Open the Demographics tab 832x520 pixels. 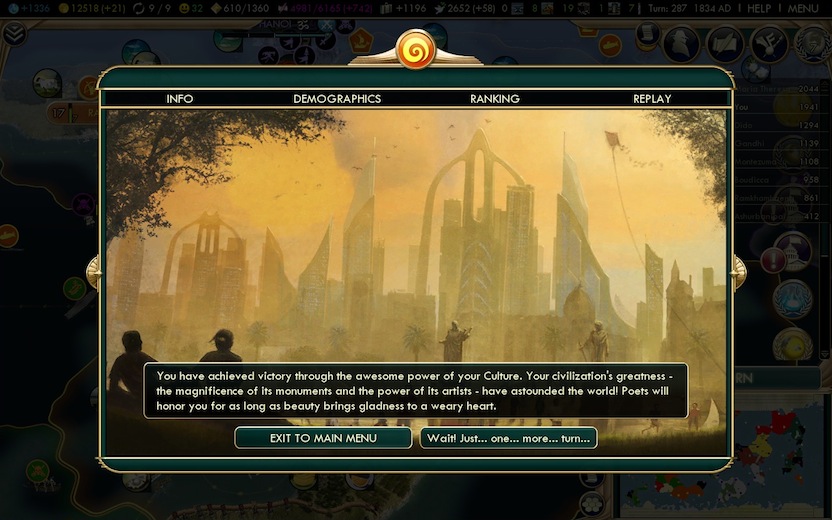(337, 99)
